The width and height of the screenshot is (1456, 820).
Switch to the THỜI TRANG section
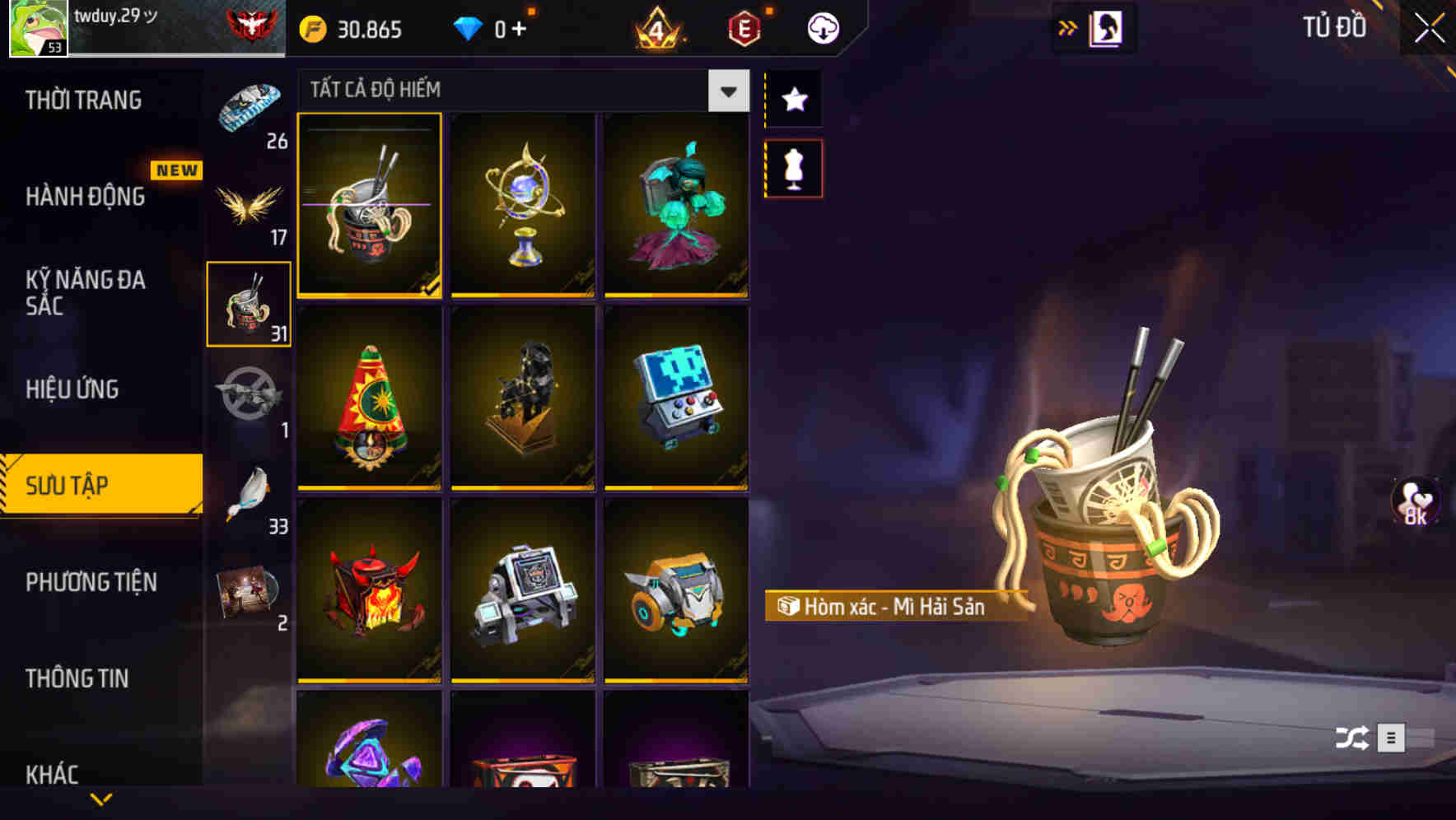(x=82, y=100)
